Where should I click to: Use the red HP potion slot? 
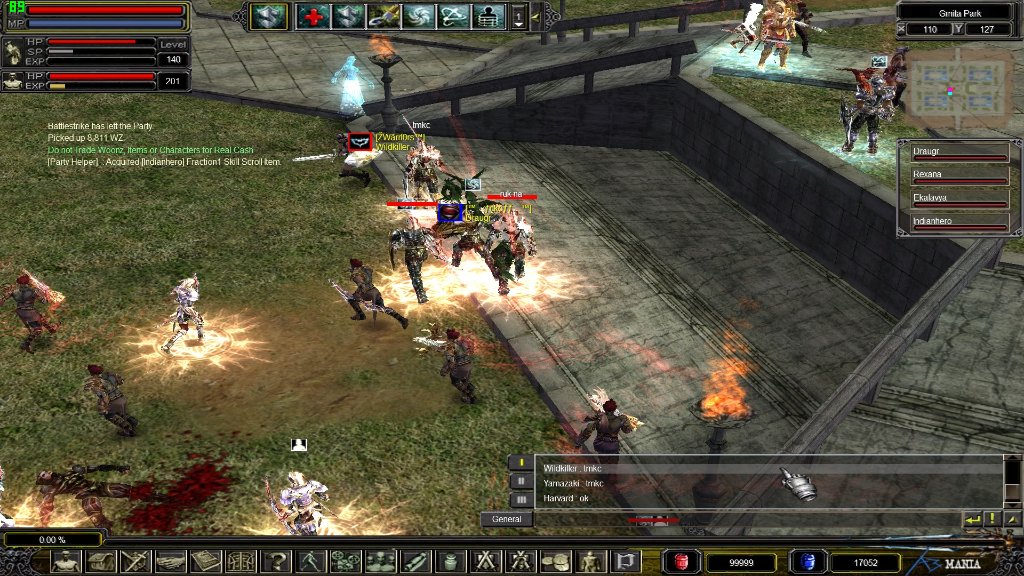click(x=681, y=562)
